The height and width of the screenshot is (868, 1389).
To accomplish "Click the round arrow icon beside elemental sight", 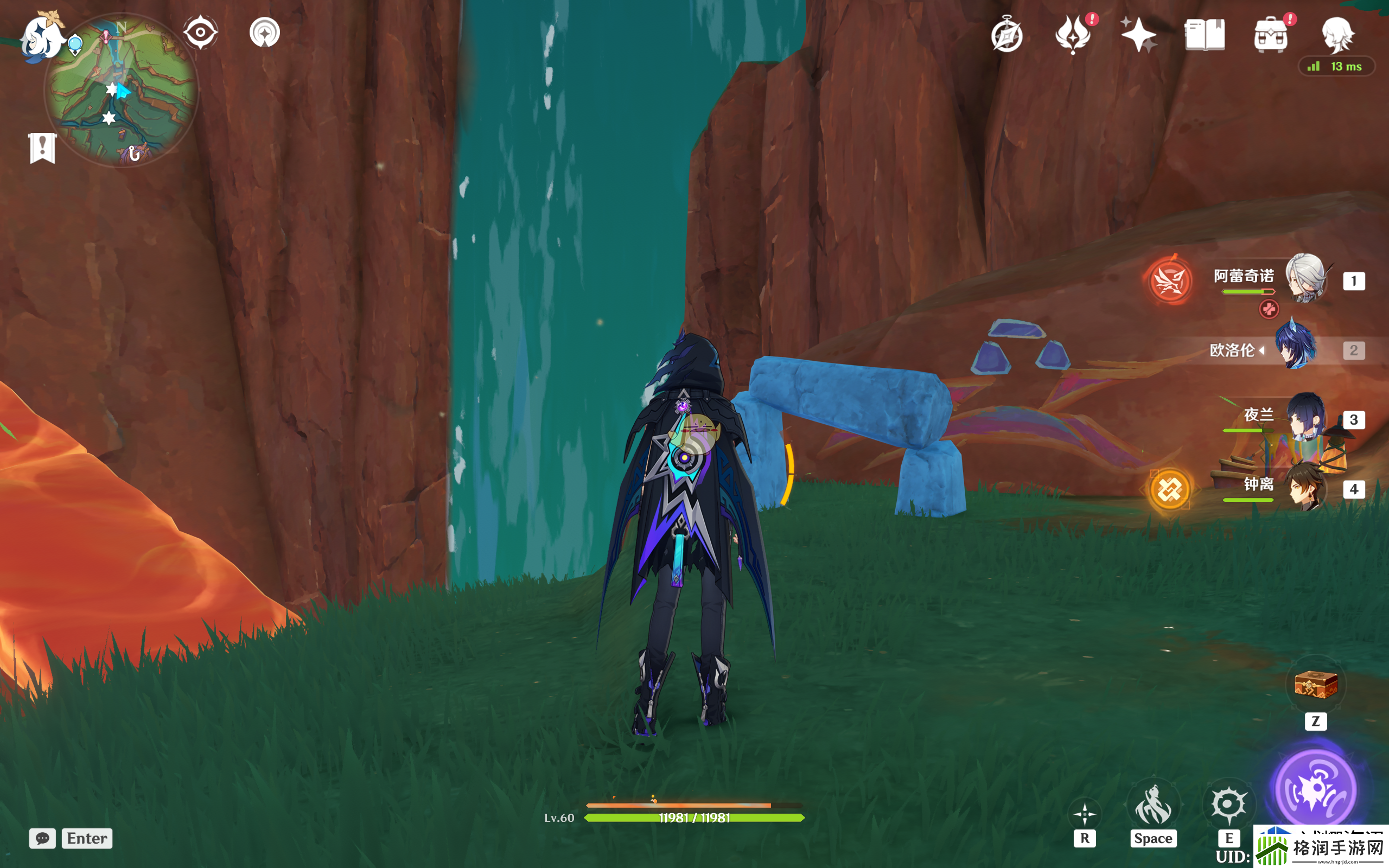I will [265, 32].
